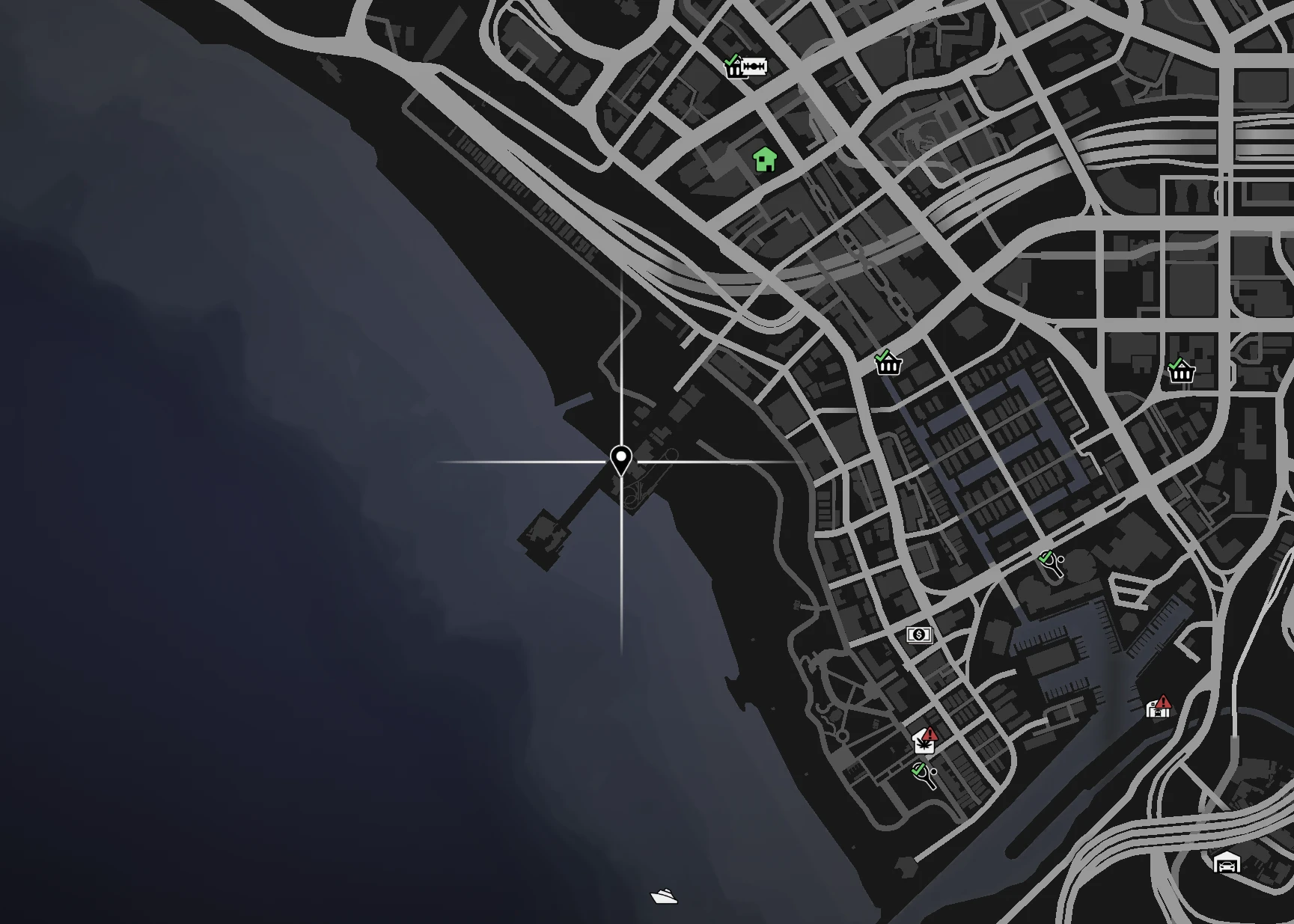The width and height of the screenshot is (1294, 924).
Task: Choose the helicopter hangar alert marker
Action: pos(1158,707)
